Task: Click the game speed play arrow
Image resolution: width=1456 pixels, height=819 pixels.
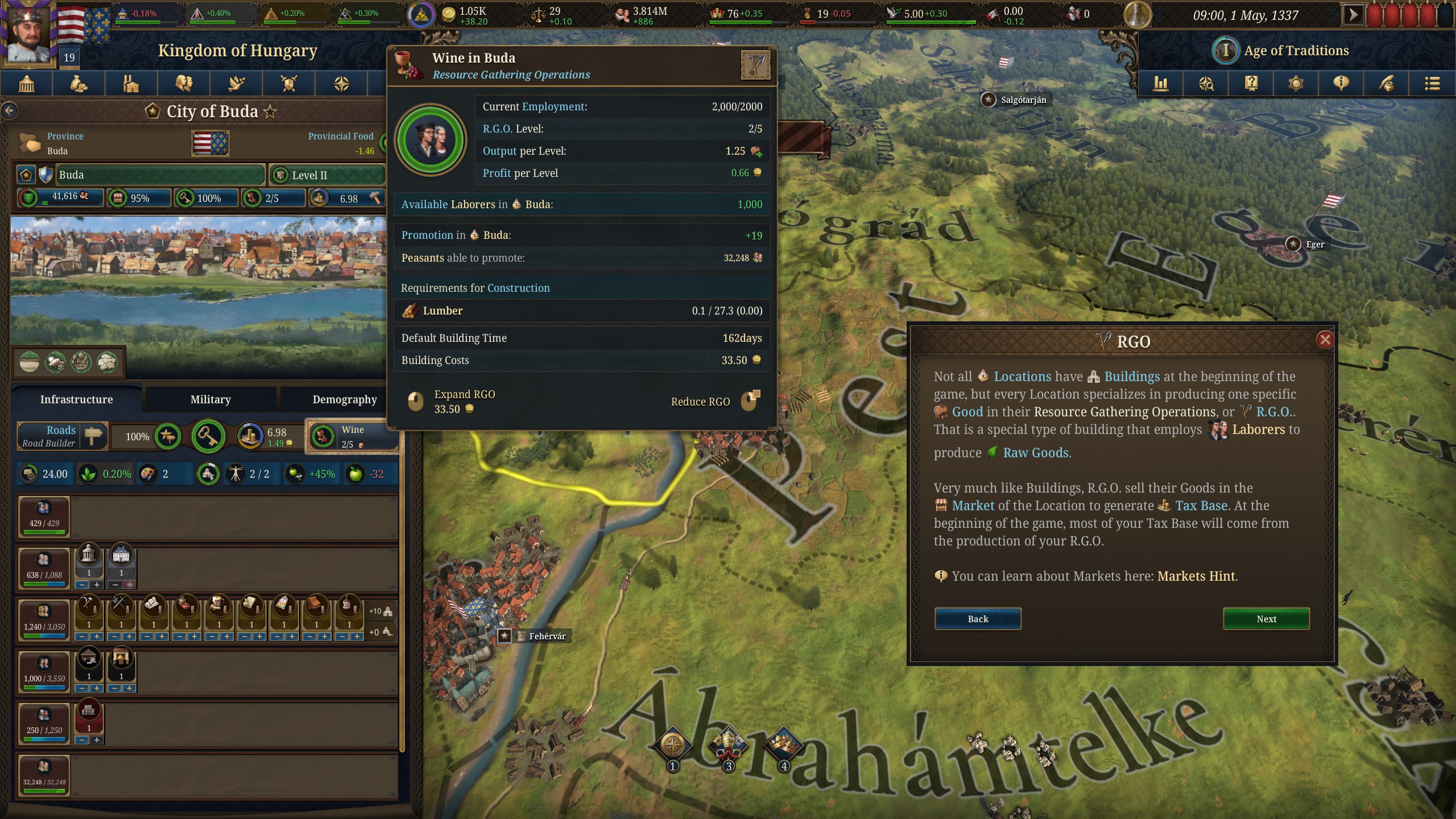Action: (1353, 15)
